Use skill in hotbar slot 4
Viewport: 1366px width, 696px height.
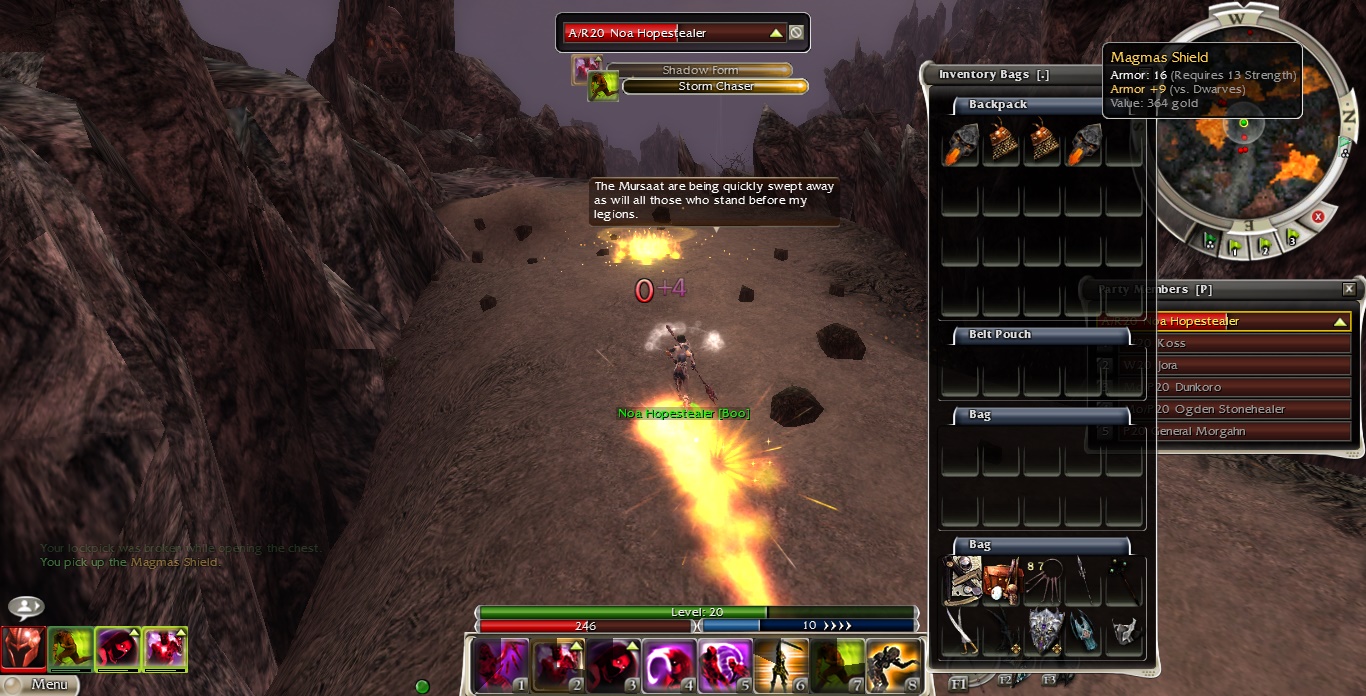(x=669, y=666)
